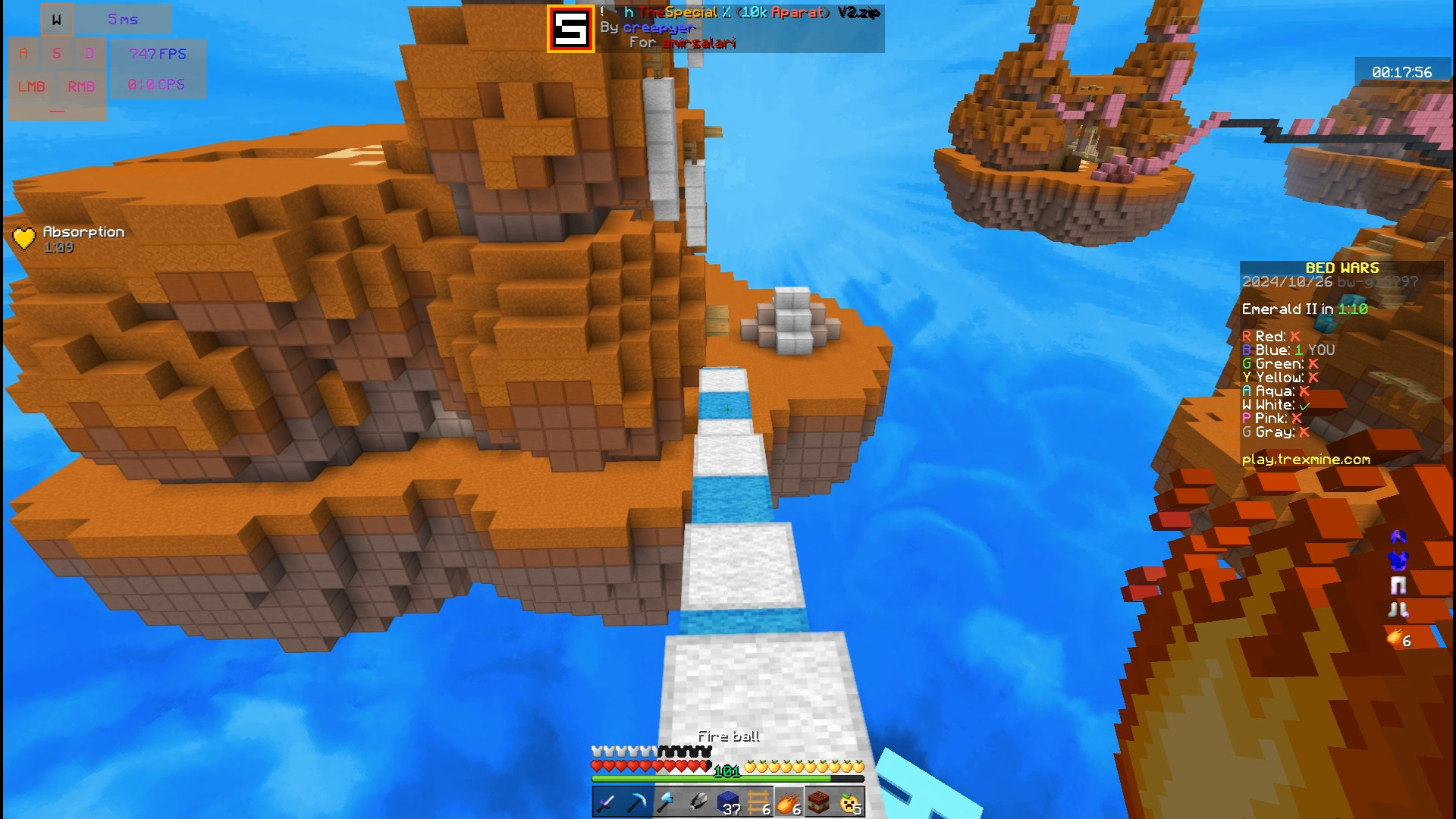Viewport: 1456px width, 819px height.
Task: Click the blue helmet armor icon
Action: 1398,537
